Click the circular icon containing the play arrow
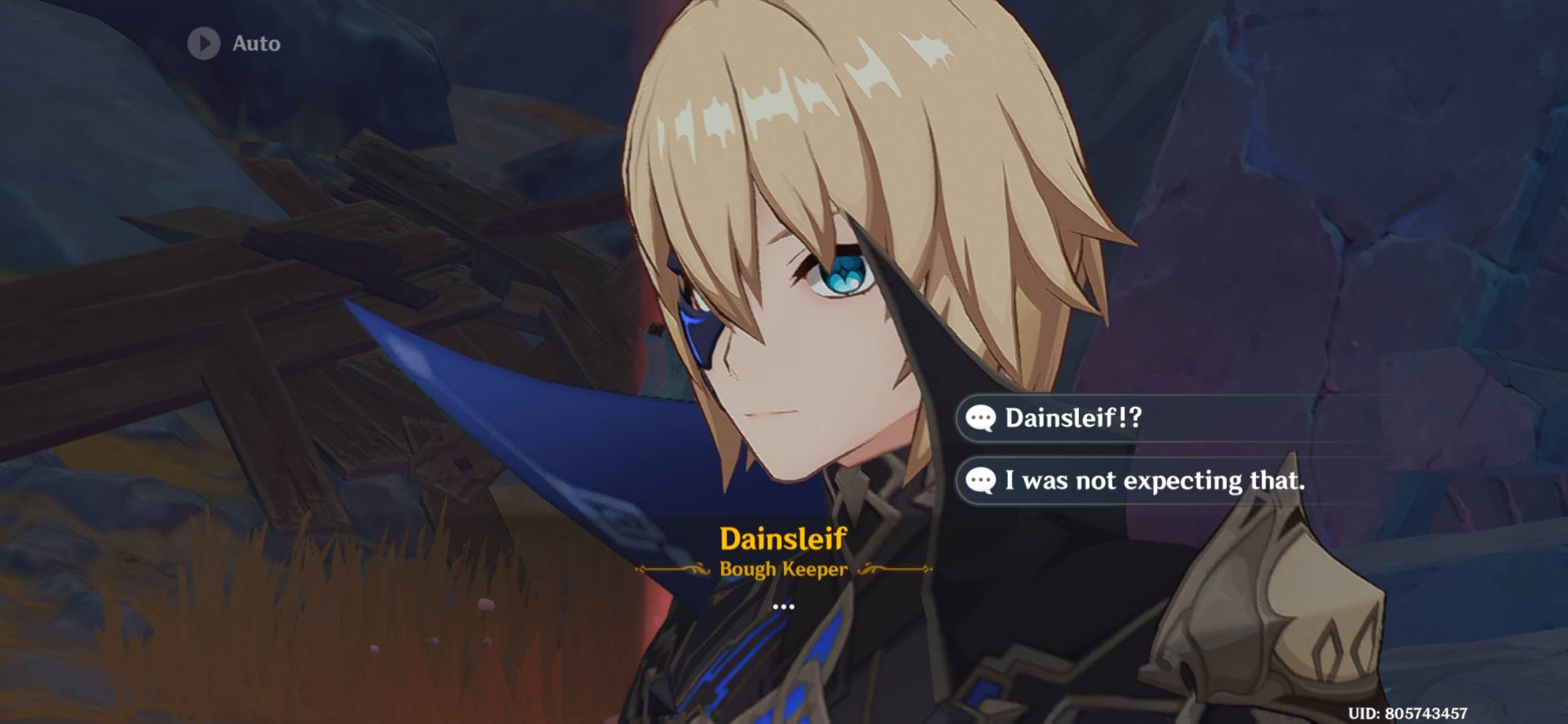 205,44
